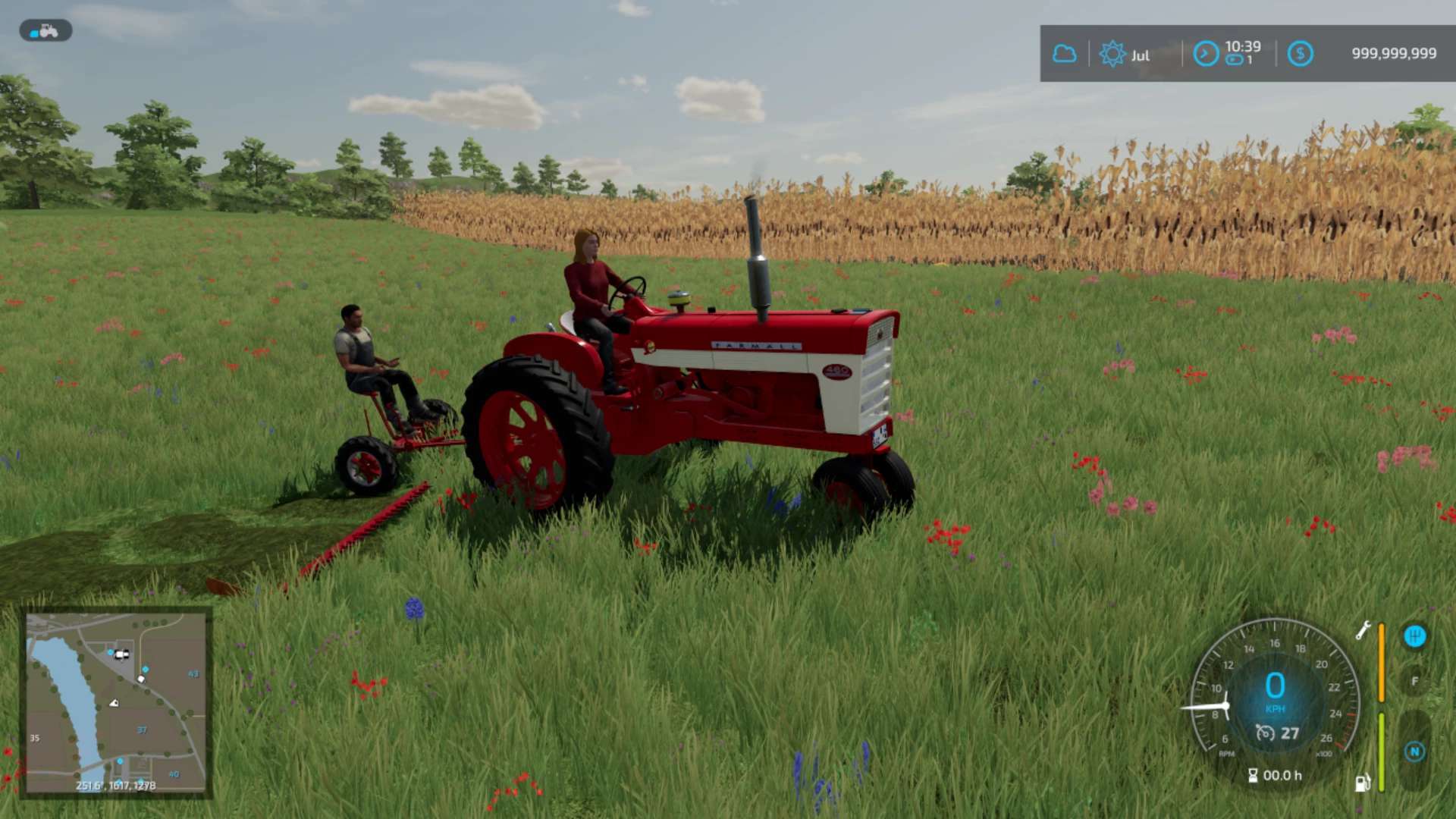The height and width of the screenshot is (819, 1456).
Task: Click the blue gearbox shifter icon
Action: coord(1414,636)
